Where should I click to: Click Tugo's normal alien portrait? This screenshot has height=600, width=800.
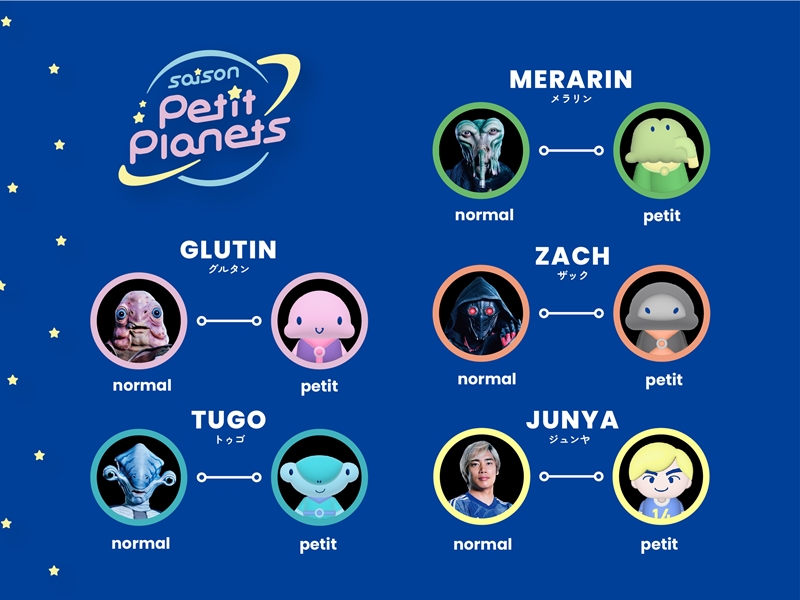[x=140, y=477]
